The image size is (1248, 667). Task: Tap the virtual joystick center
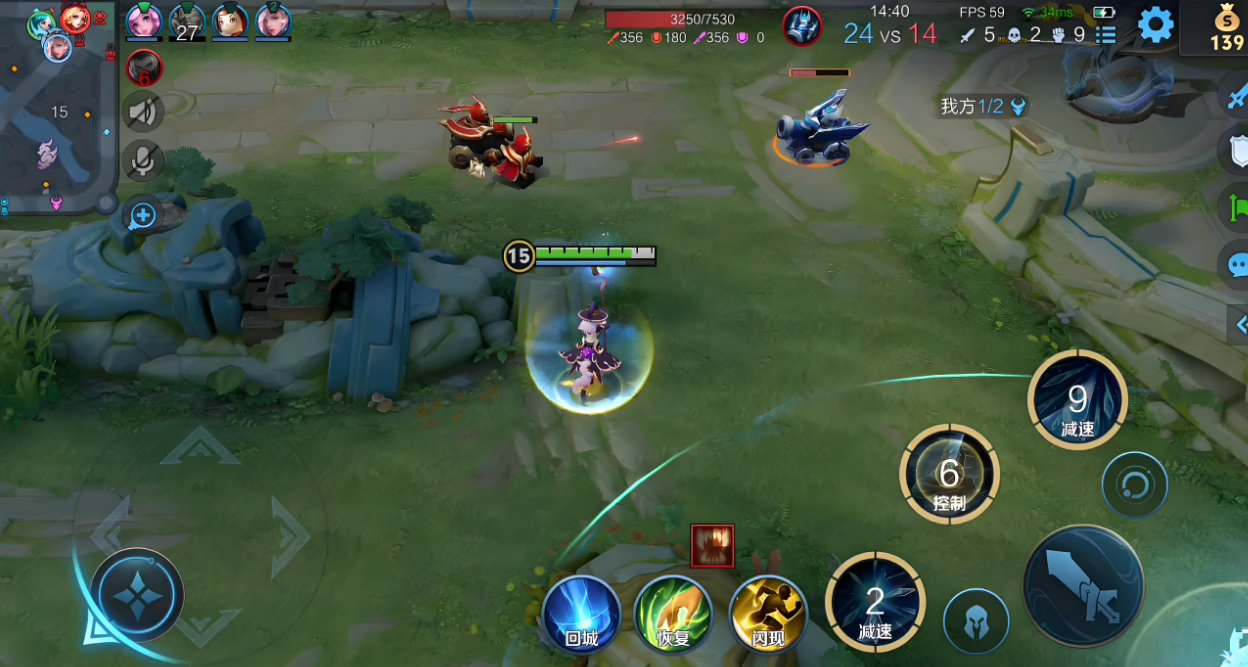point(137,595)
